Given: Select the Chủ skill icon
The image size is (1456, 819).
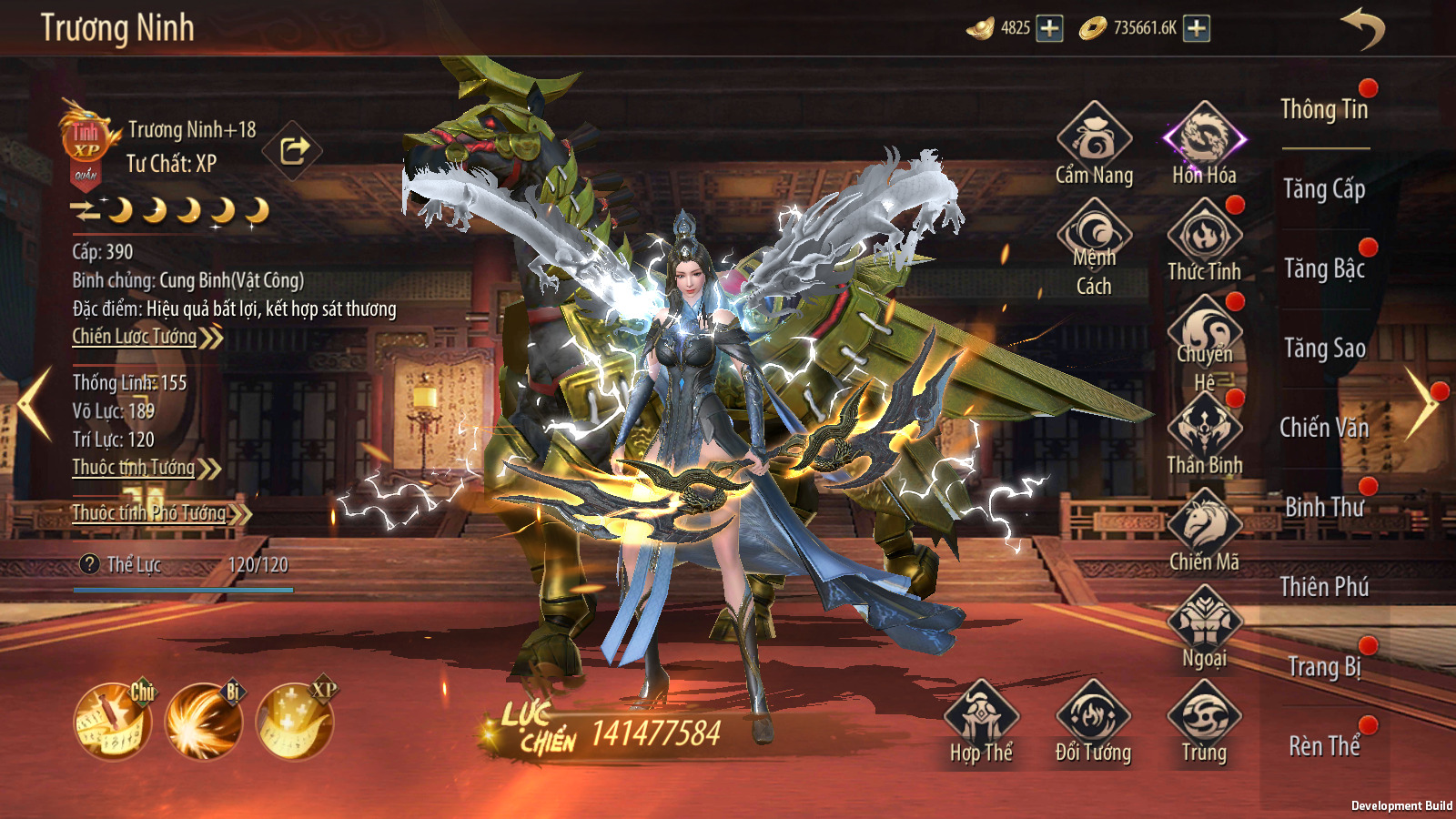Looking at the screenshot, I should (114, 722).
